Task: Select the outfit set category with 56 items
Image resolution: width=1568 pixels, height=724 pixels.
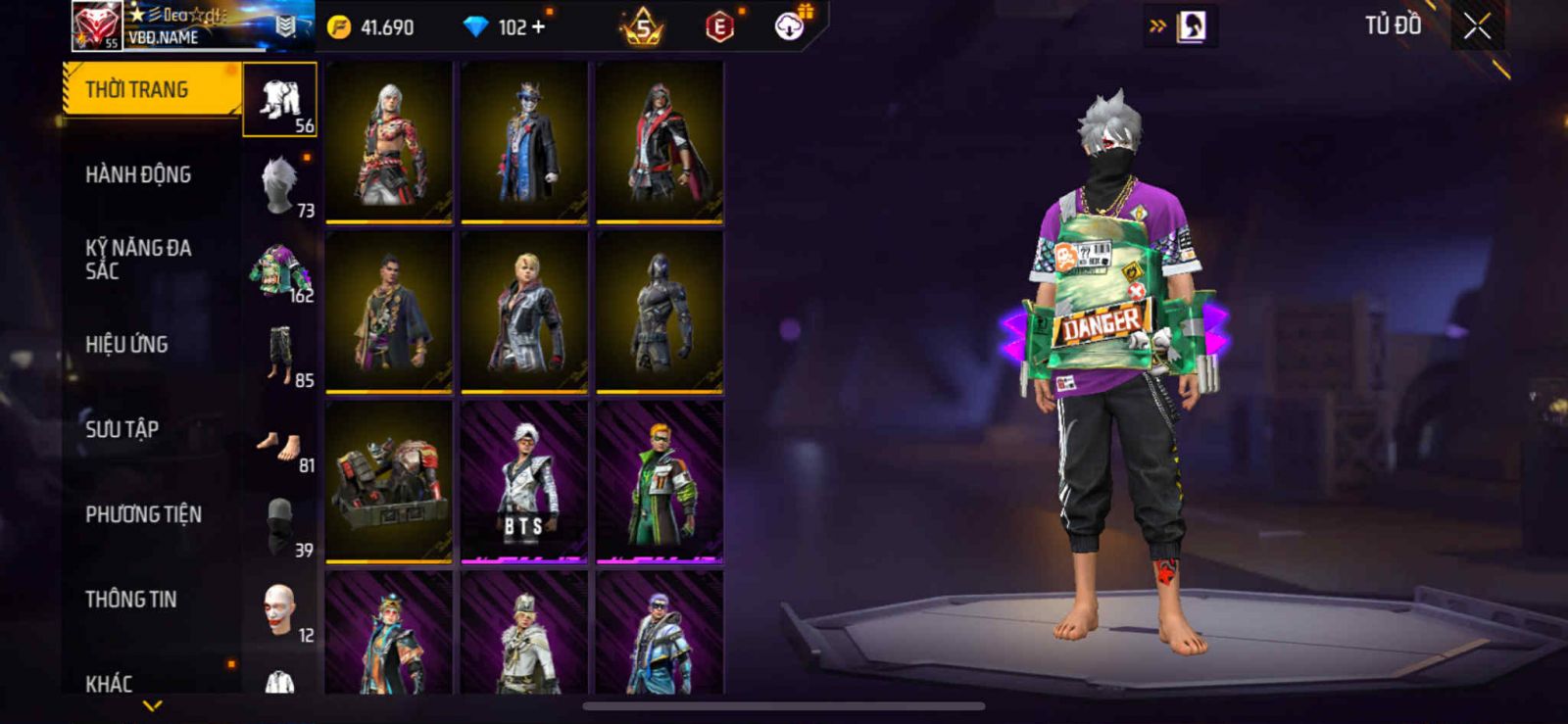Action: 280,100
